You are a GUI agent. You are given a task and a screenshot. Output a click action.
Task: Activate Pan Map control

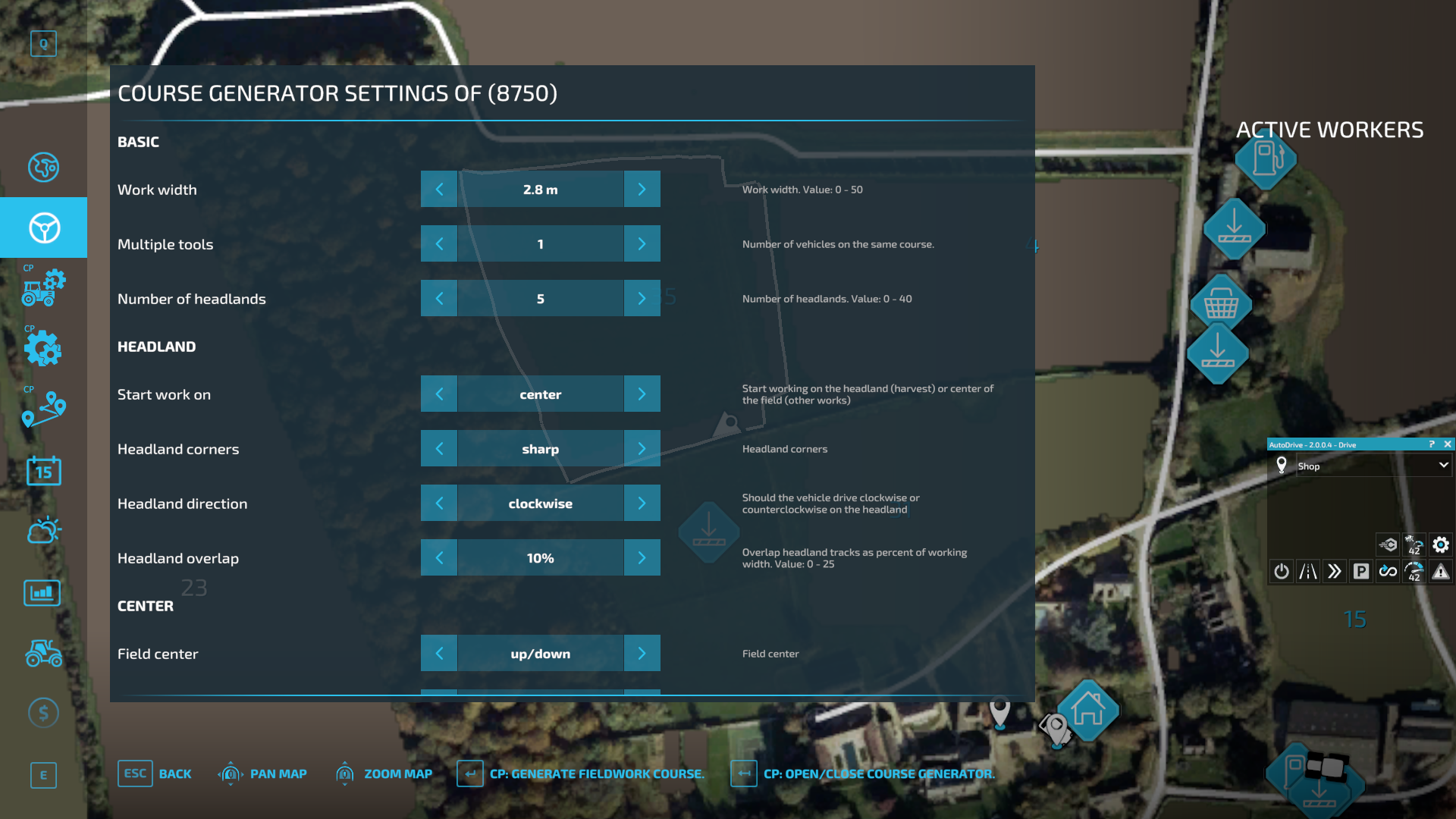262,773
